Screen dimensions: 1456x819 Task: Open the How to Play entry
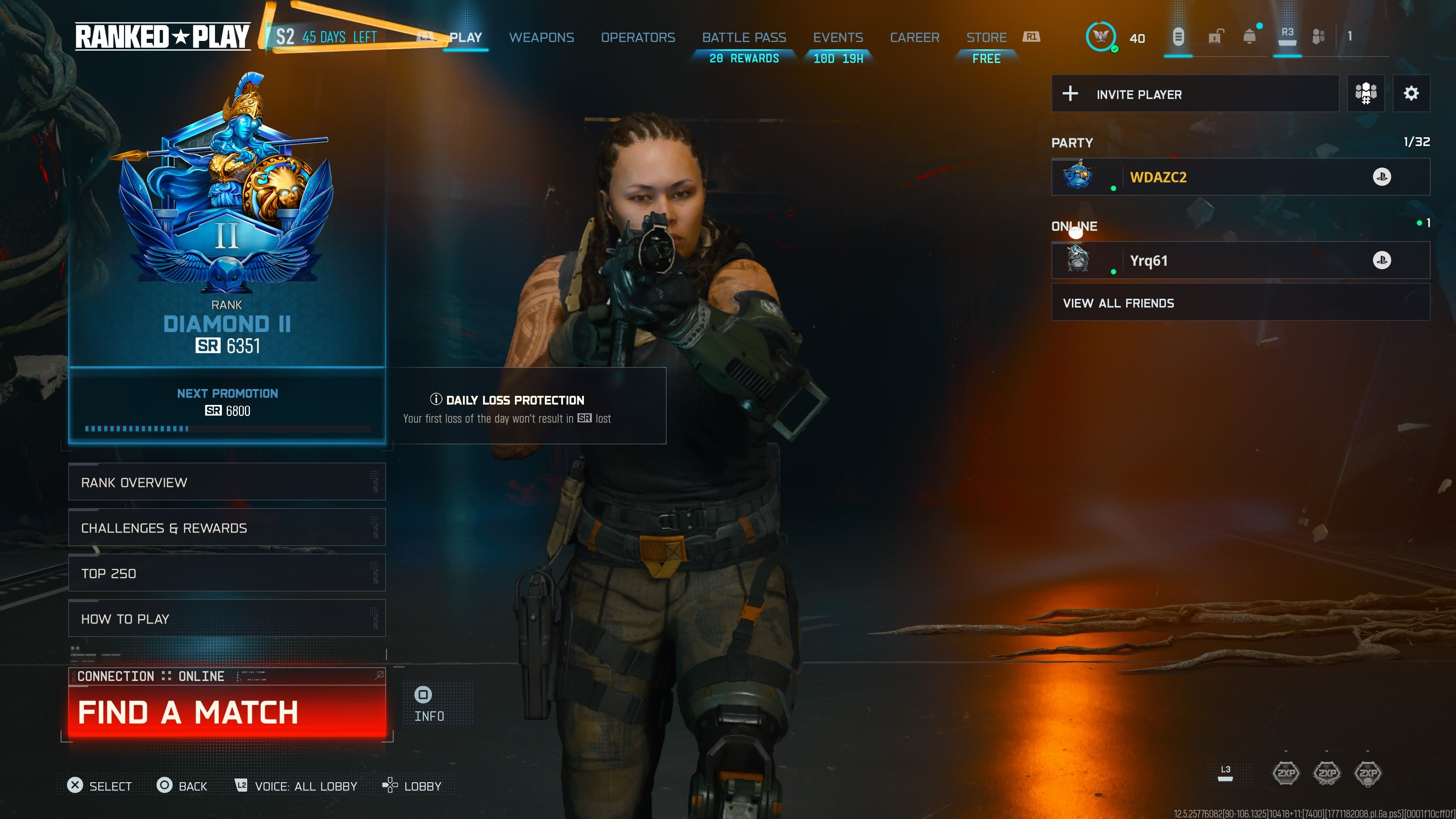[227, 618]
